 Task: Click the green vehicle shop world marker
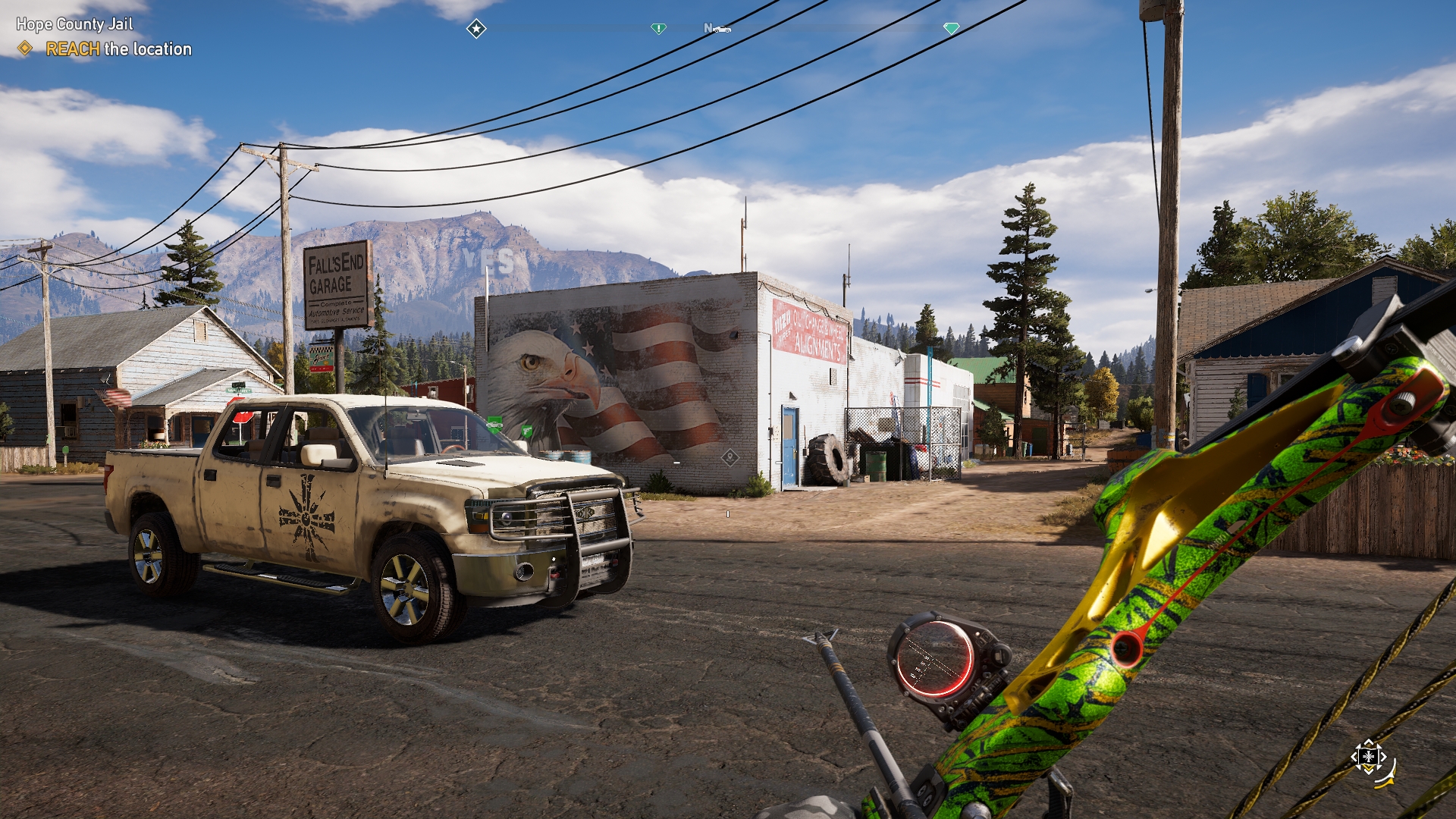tap(494, 423)
